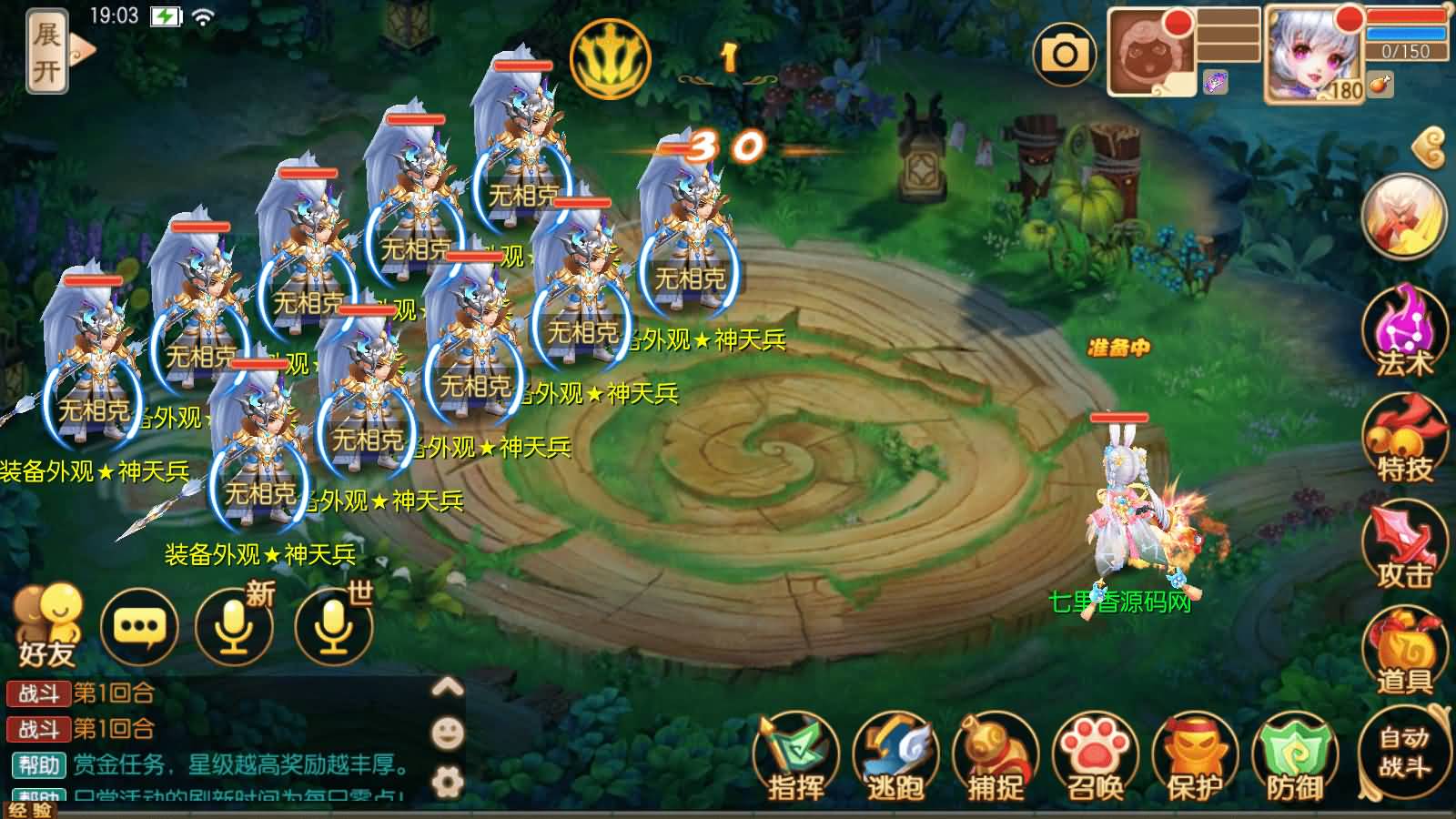This screenshot has height=819, width=1456.
Task: Tap the camera screenshot button
Action: (x=1064, y=55)
